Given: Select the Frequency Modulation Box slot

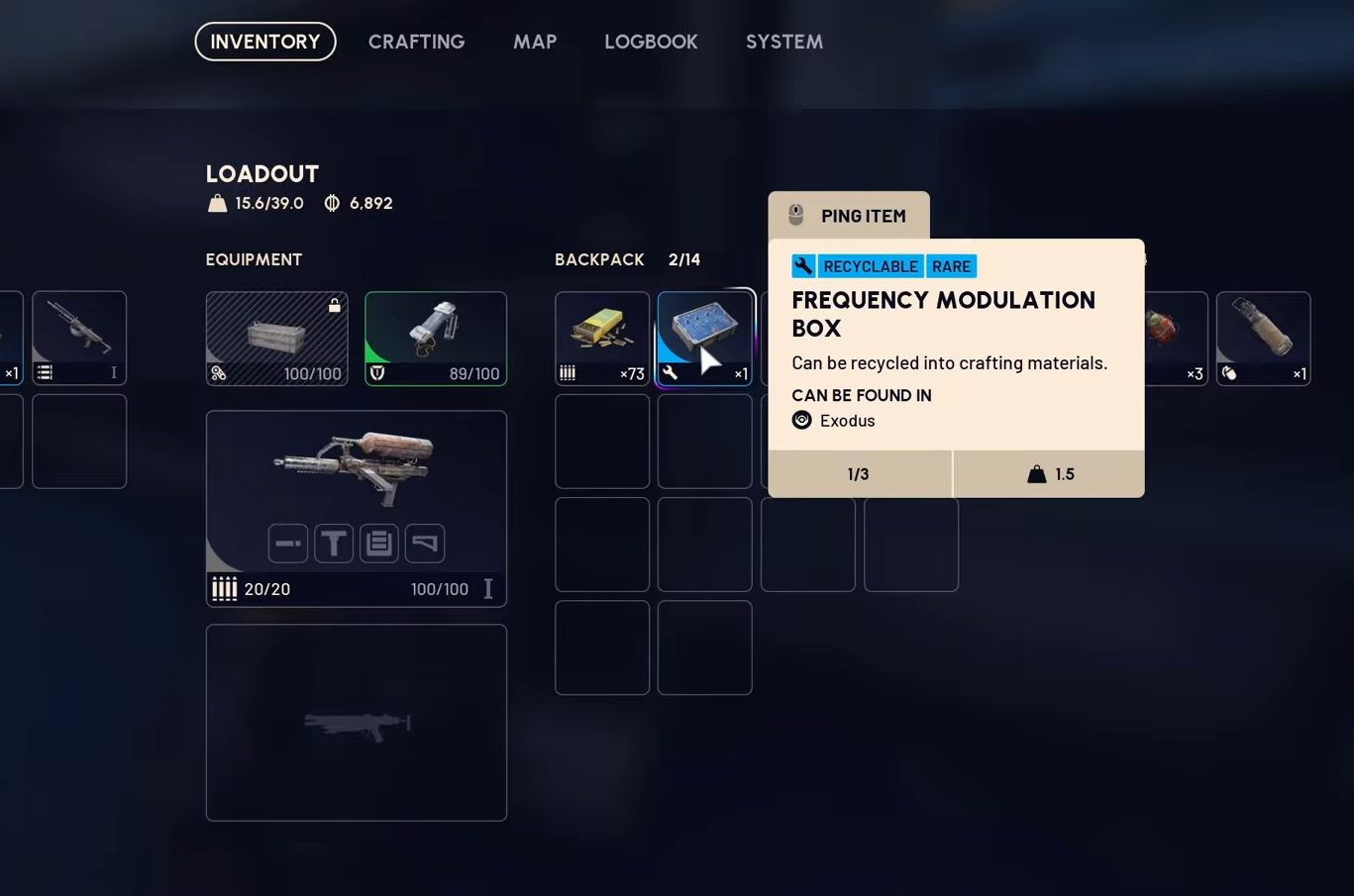Looking at the screenshot, I should (705, 338).
